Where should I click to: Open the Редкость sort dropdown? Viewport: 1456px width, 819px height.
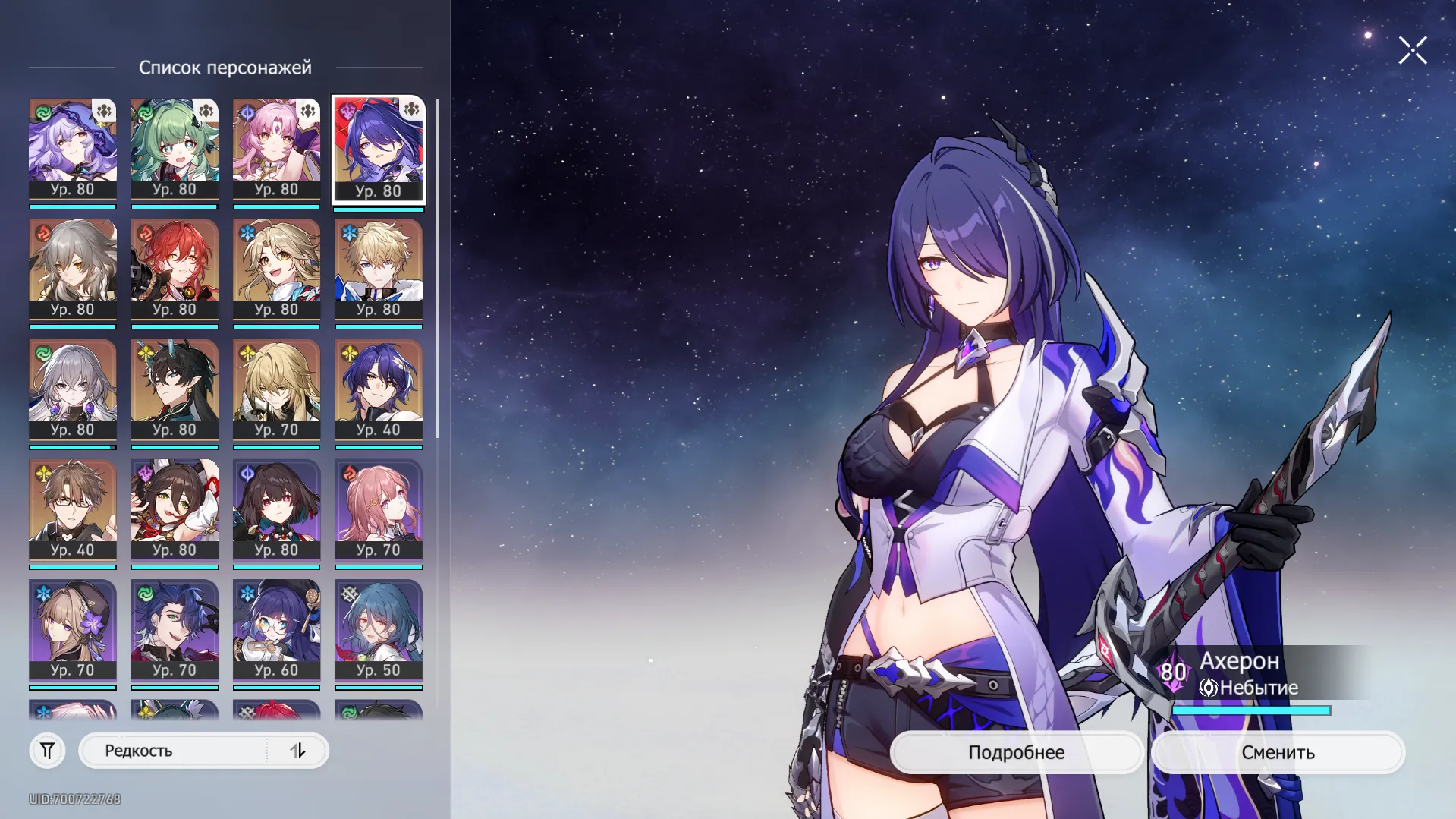[x=175, y=751]
